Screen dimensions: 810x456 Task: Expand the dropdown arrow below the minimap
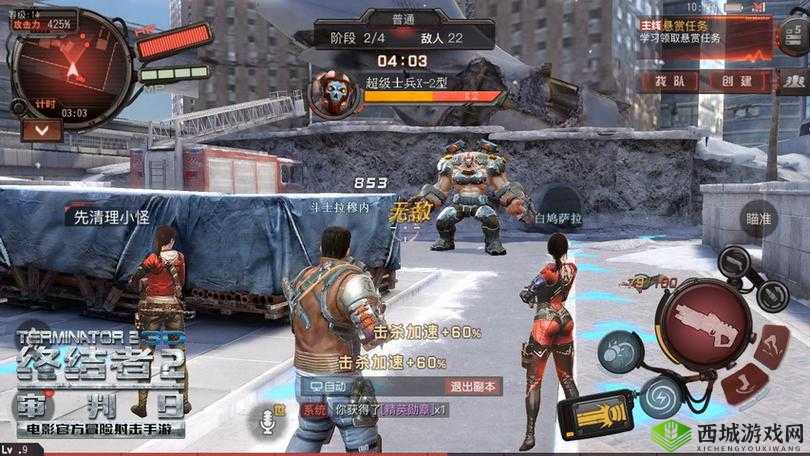[x=27, y=129]
